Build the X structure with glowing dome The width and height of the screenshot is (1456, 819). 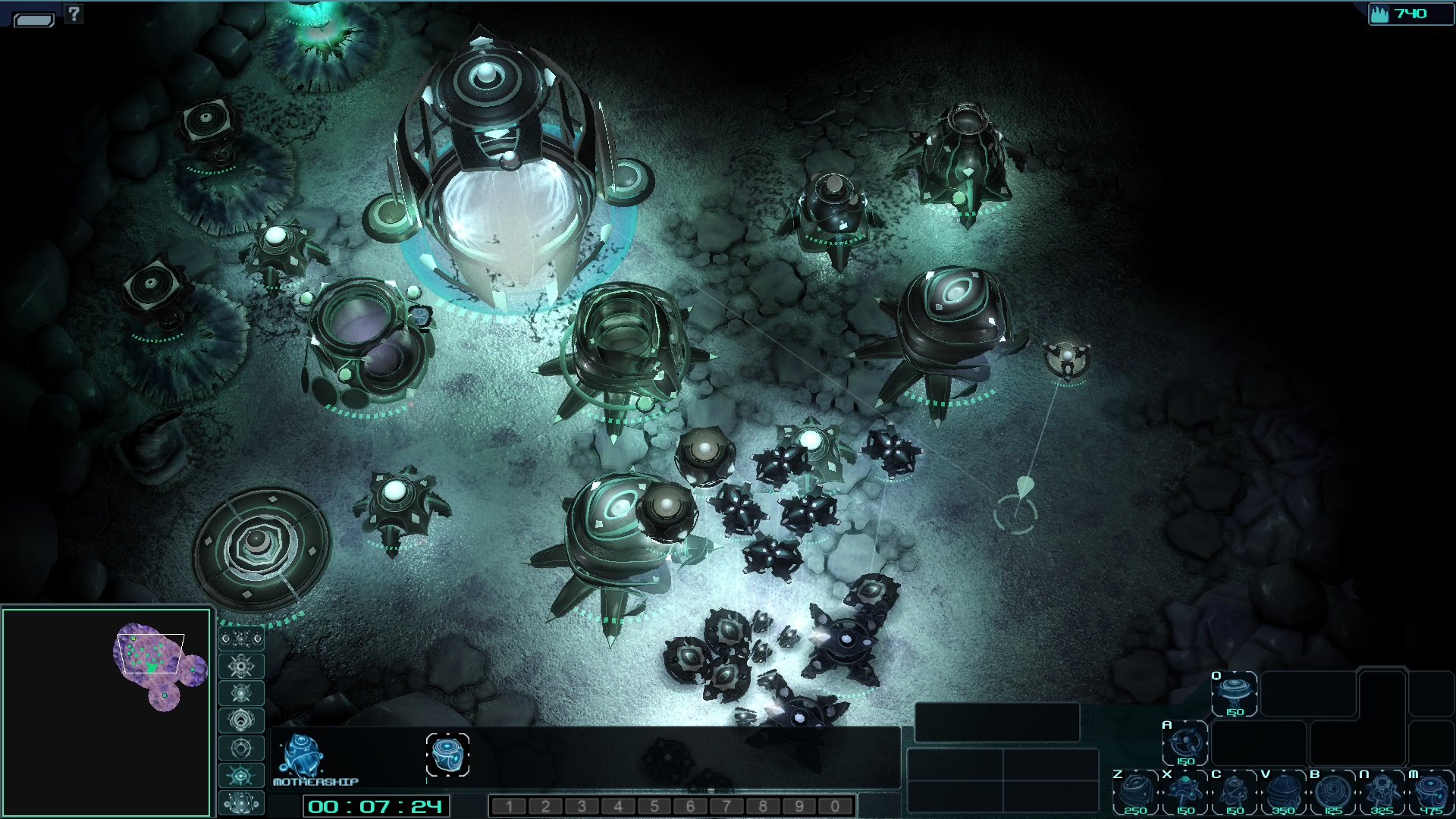click(1185, 792)
